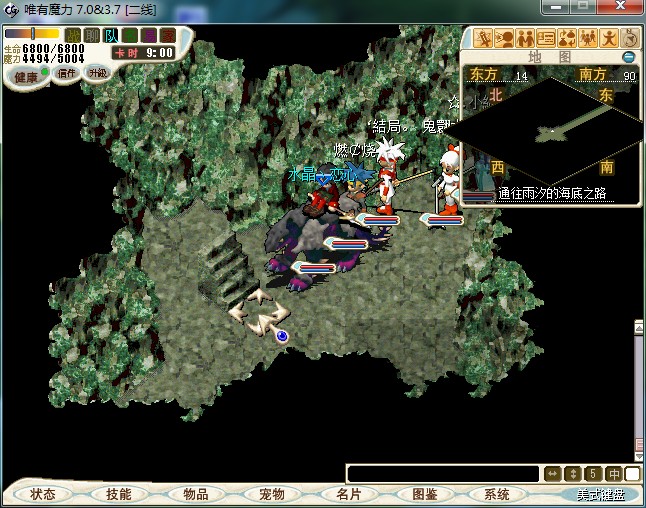Screen dimensions: 646x508
Task: Toggle the 战 (Battle) mode button
Action: [x=73, y=36]
